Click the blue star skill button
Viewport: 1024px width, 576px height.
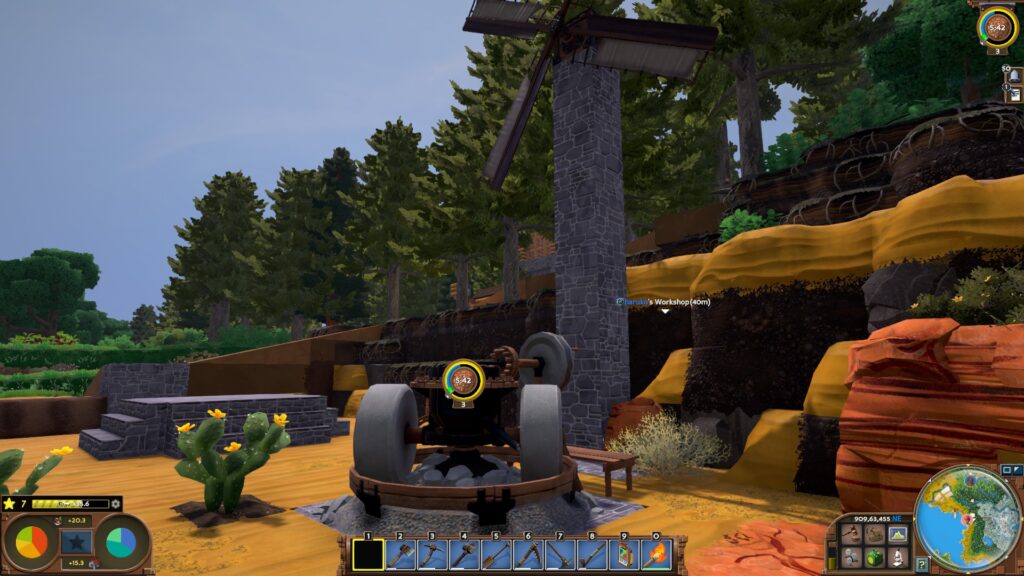[x=76, y=542]
